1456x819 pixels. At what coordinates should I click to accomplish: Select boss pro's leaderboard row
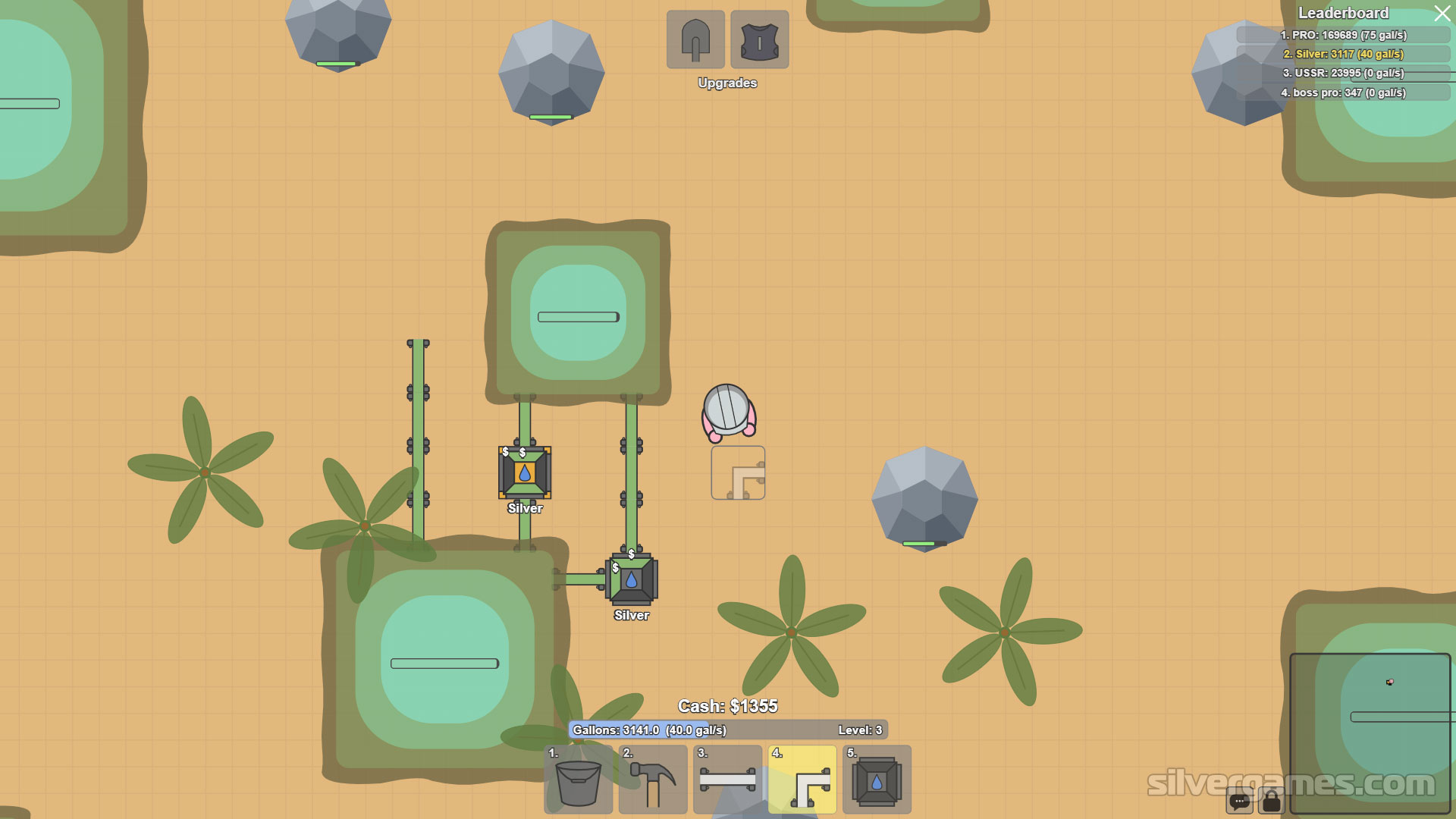[1343, 93]
